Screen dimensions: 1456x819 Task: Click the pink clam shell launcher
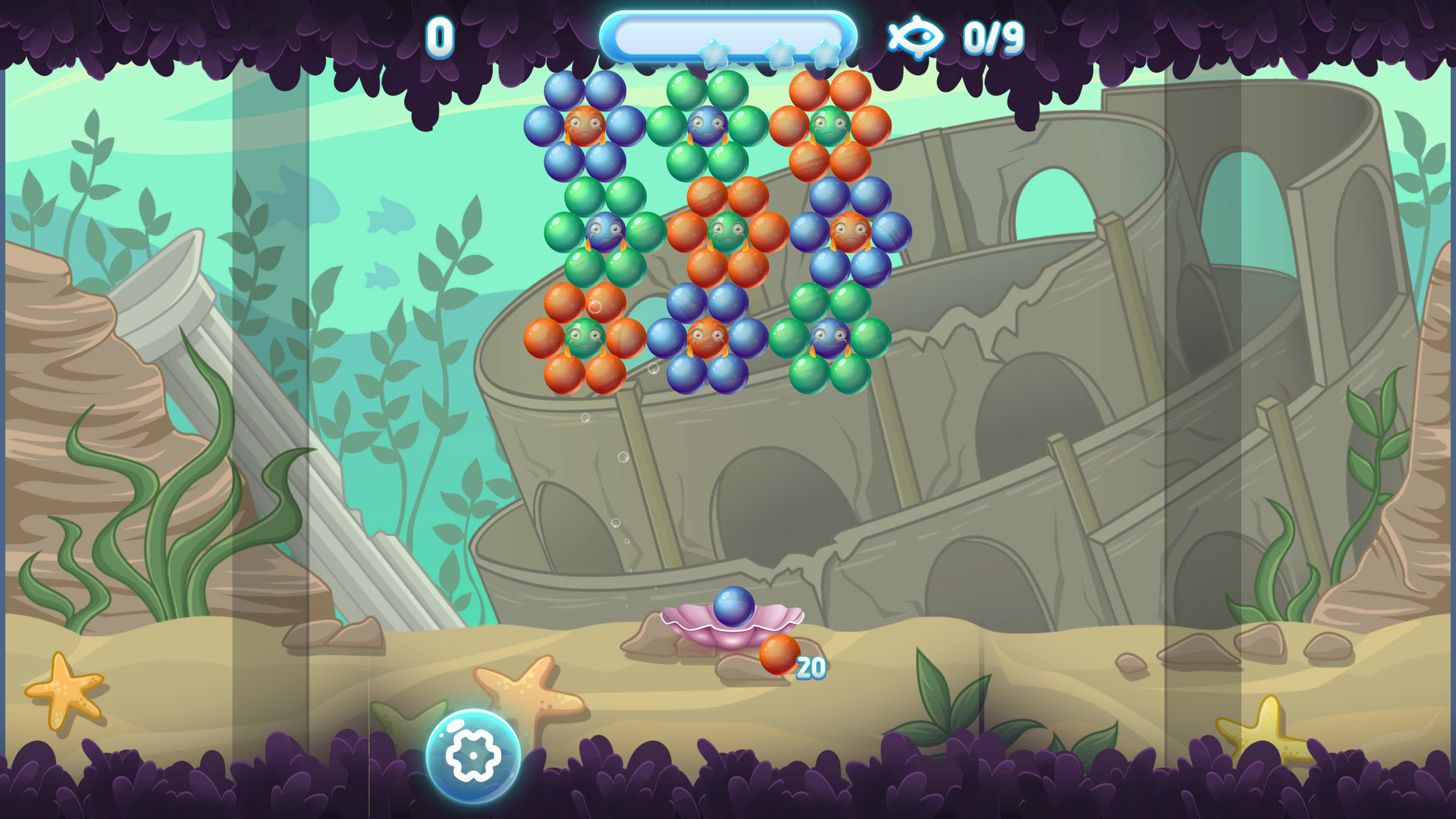(730, 629)
